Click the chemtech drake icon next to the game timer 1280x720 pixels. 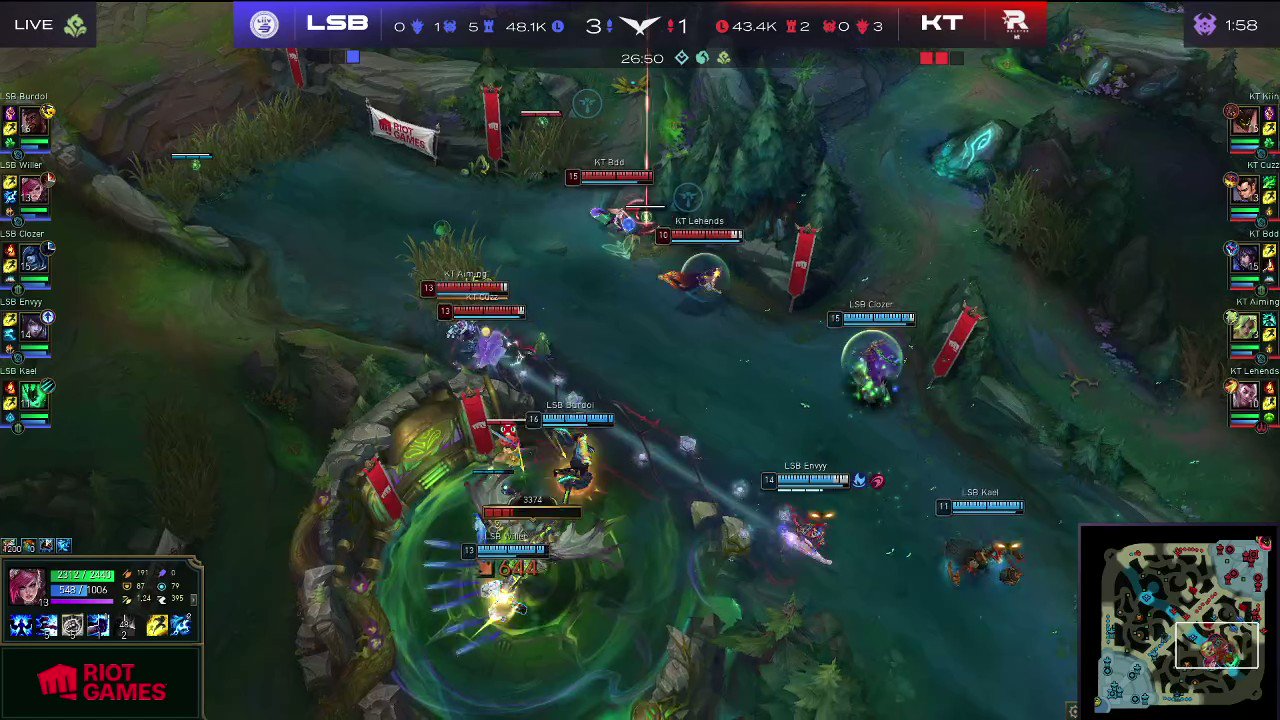click(x=723, y=58)
